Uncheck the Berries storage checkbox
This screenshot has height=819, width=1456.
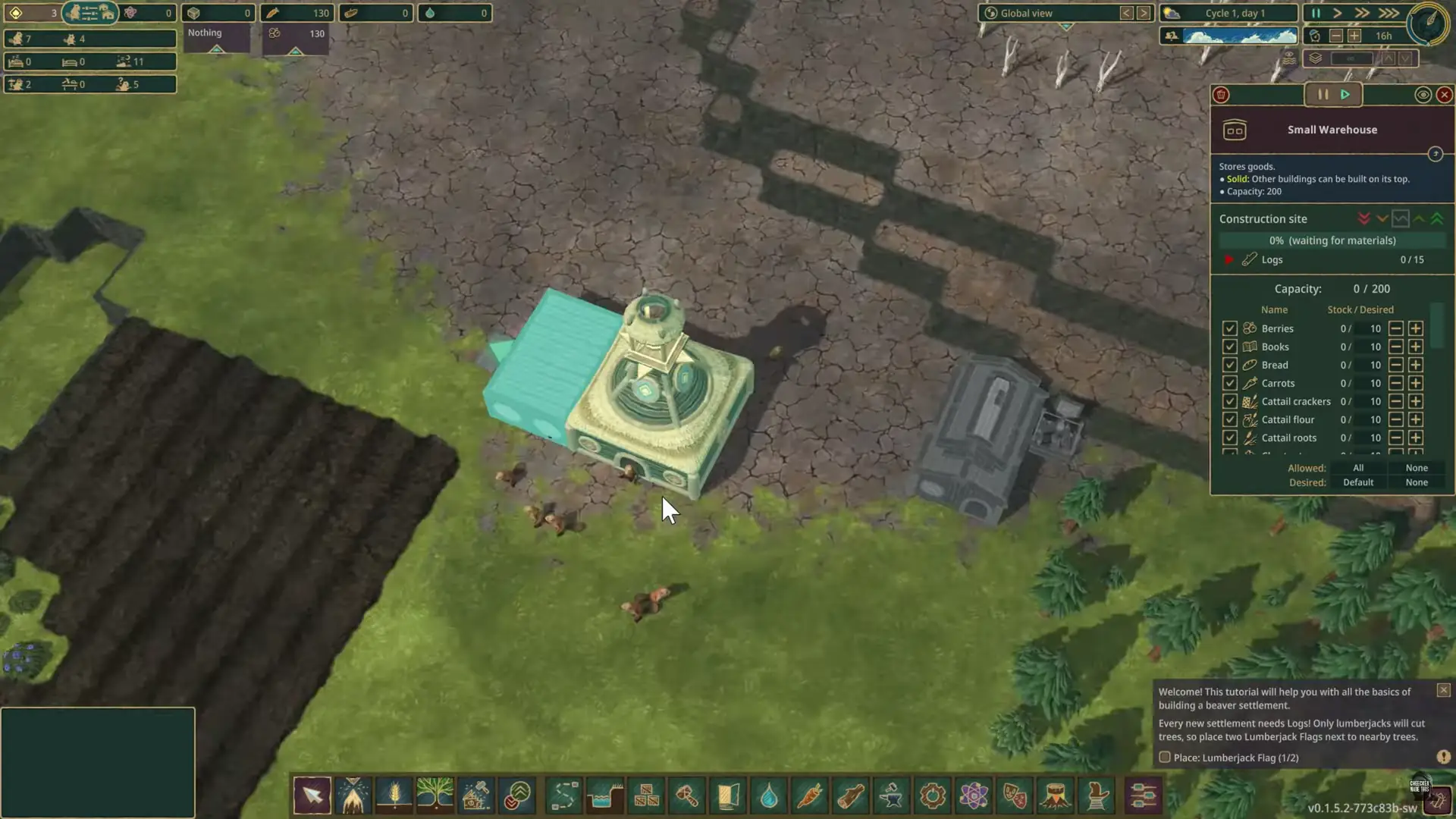[x=1230, y=328]
